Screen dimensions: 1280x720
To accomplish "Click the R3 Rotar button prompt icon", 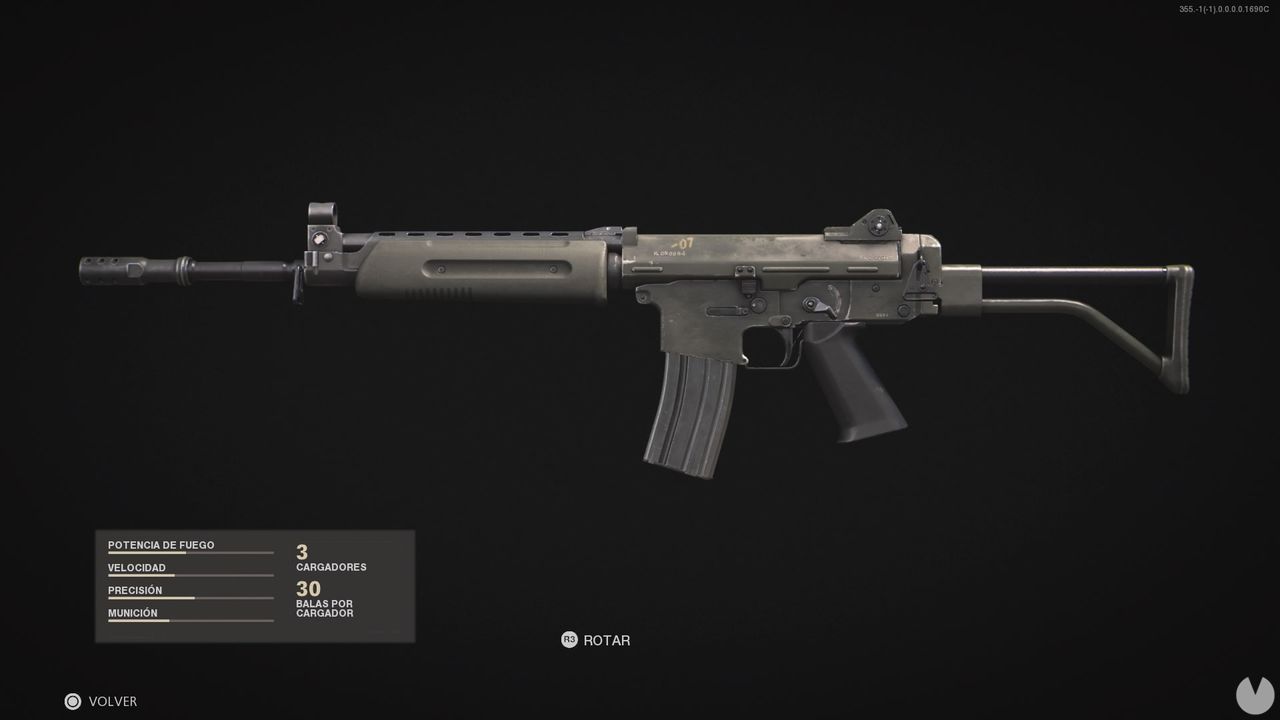I will pyautogui.click(x=570, y=640).
